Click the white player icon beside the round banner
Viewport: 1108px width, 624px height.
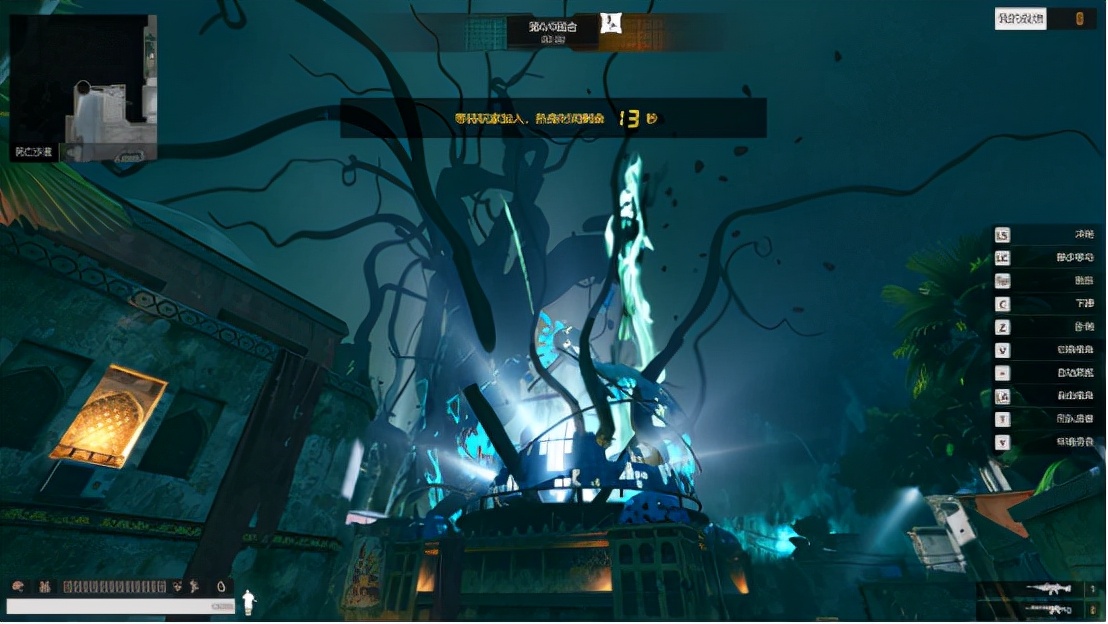point(610,23)
